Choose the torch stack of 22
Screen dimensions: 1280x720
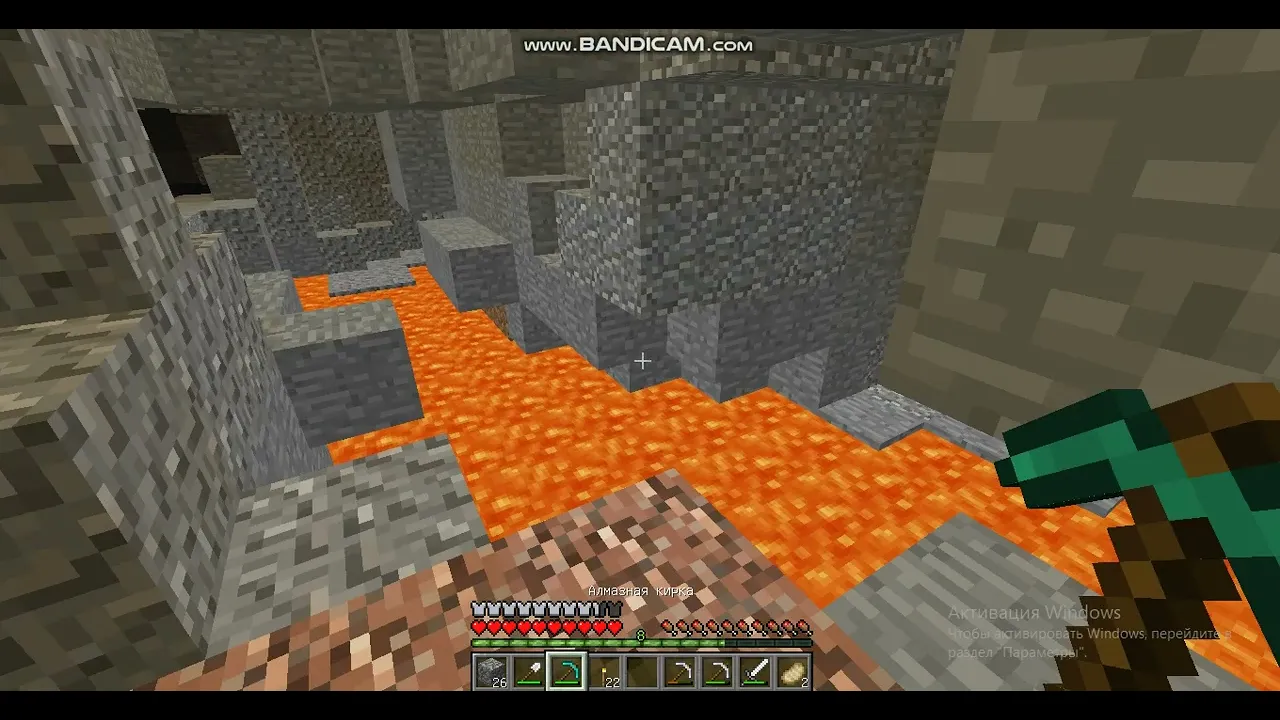click(x=604, y=671)
